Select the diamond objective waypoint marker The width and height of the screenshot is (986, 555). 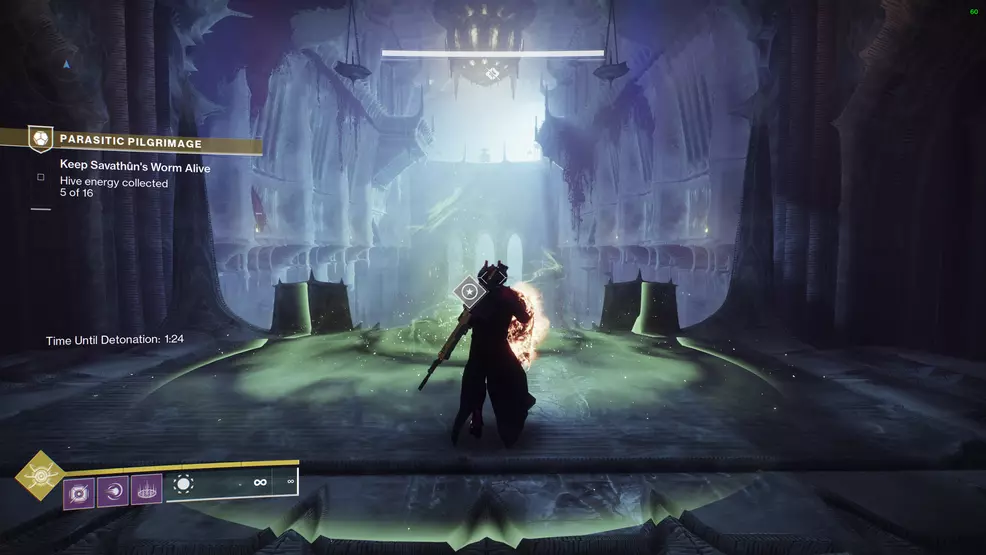(x=469, y=292)
